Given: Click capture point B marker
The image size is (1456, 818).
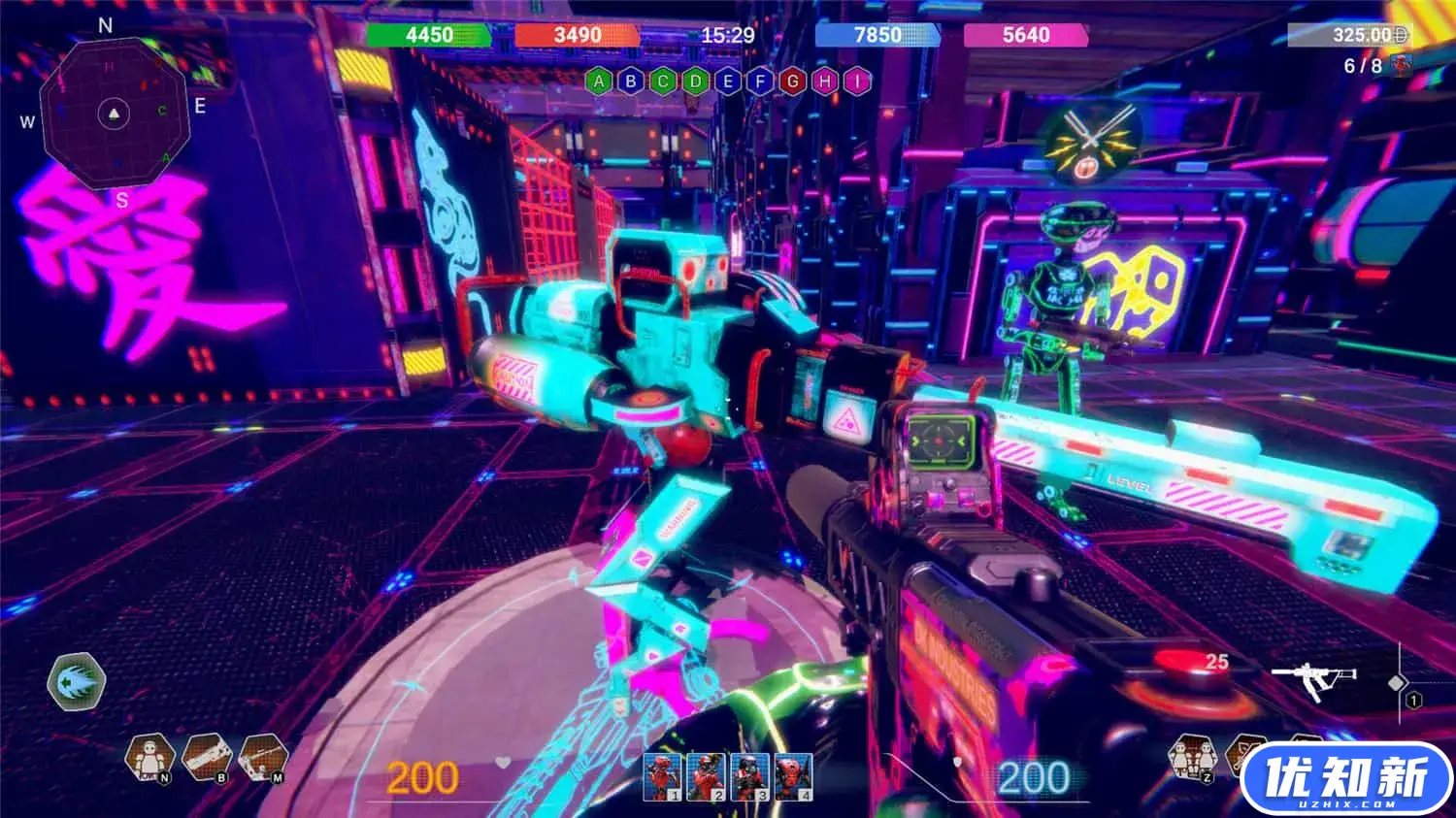Looking at the screenshot, I should tap(631, 82).
